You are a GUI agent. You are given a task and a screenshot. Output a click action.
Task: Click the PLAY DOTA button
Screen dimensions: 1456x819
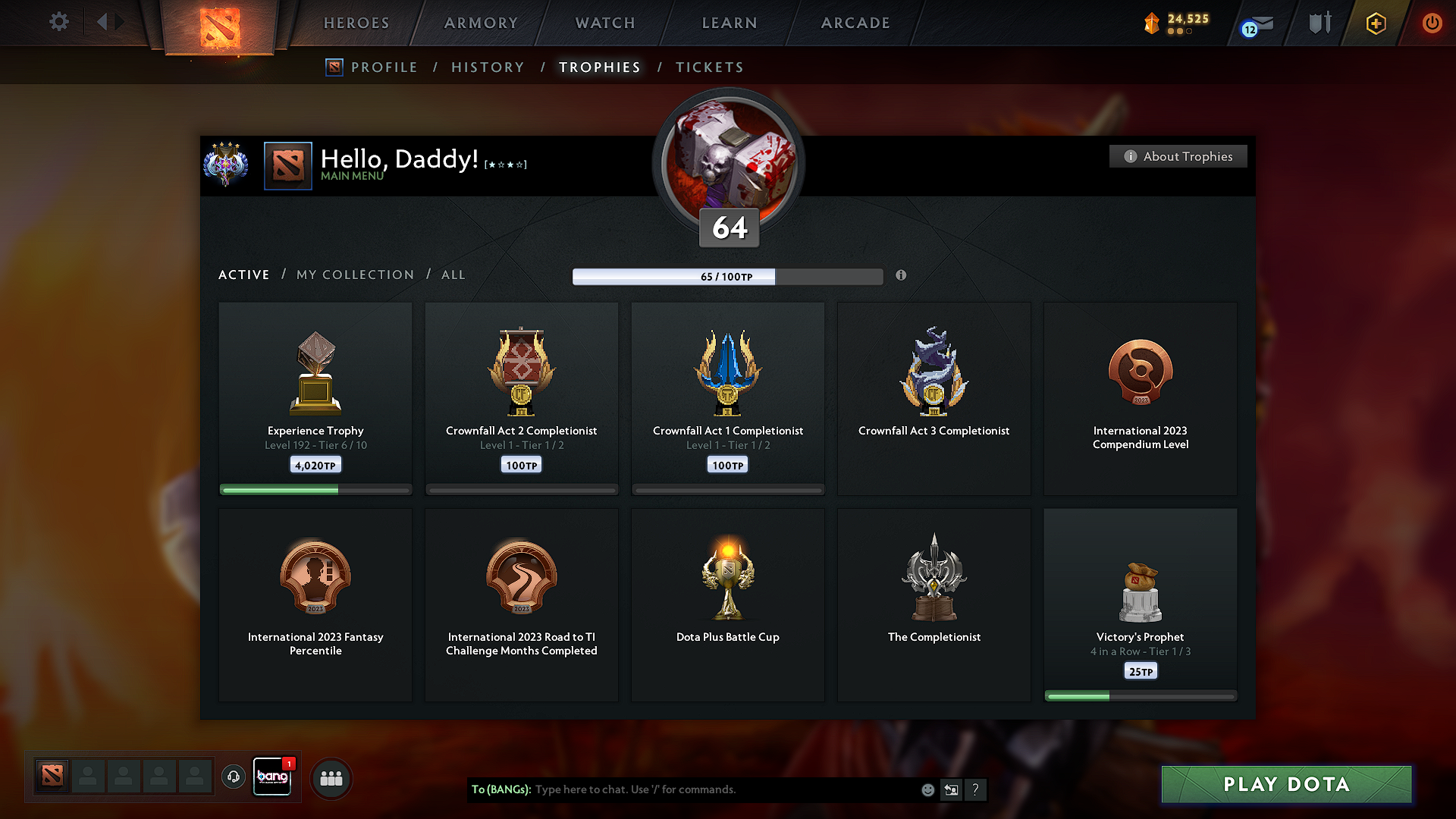tap(1285, 785)
